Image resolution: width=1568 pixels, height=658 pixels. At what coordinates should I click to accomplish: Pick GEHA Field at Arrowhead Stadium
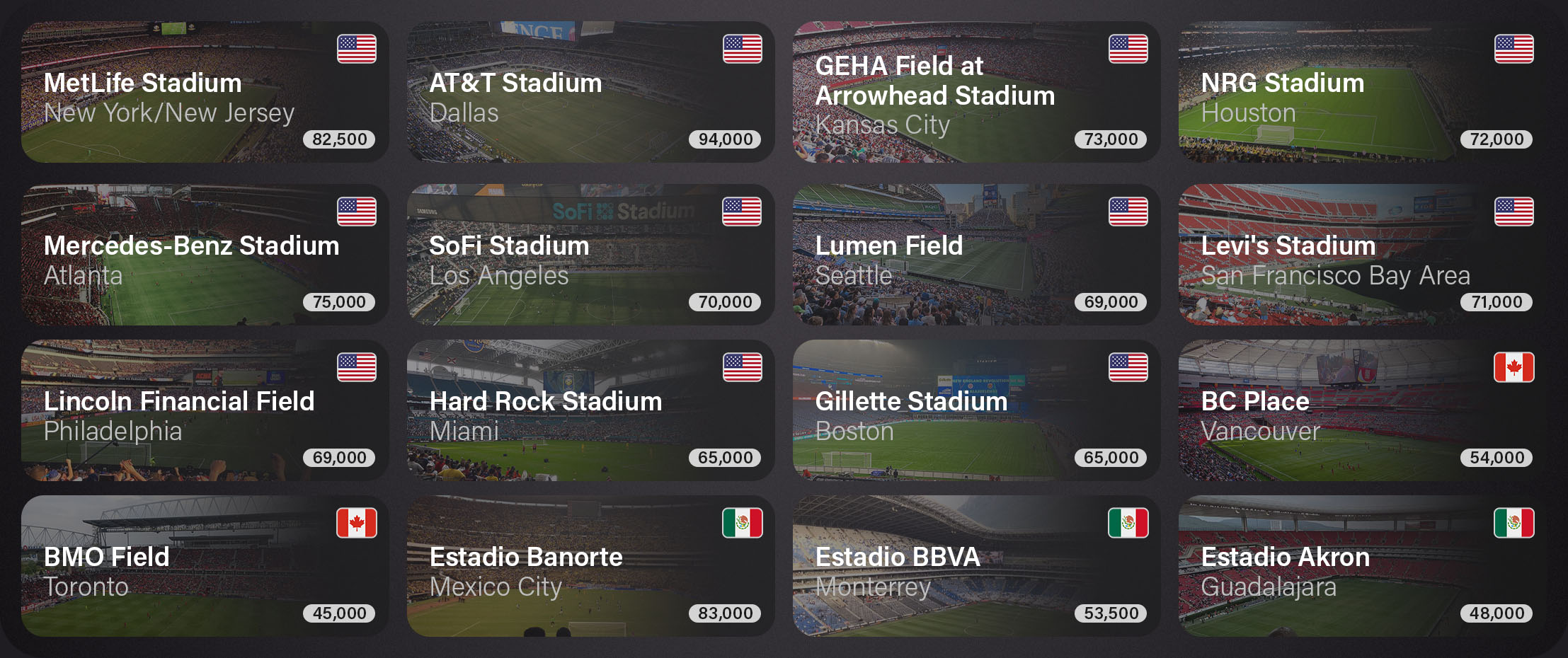point(976,92)
